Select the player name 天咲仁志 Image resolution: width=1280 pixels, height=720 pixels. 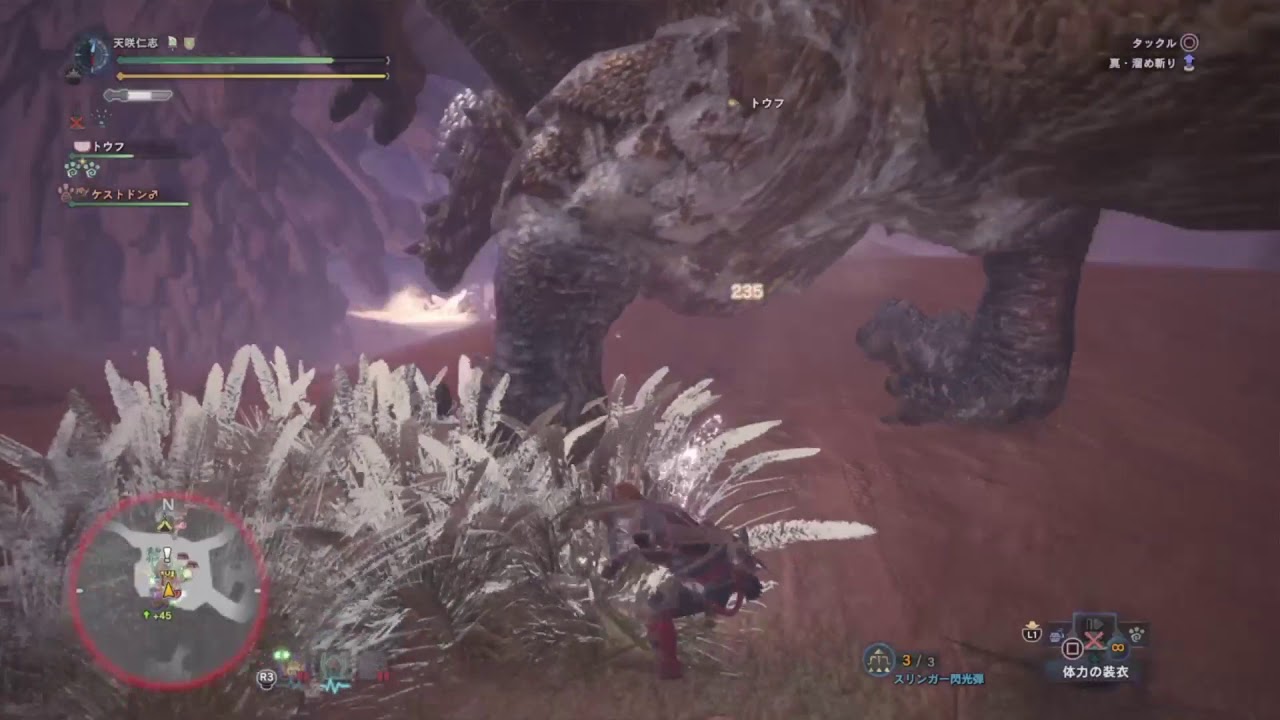click(136, 42)
